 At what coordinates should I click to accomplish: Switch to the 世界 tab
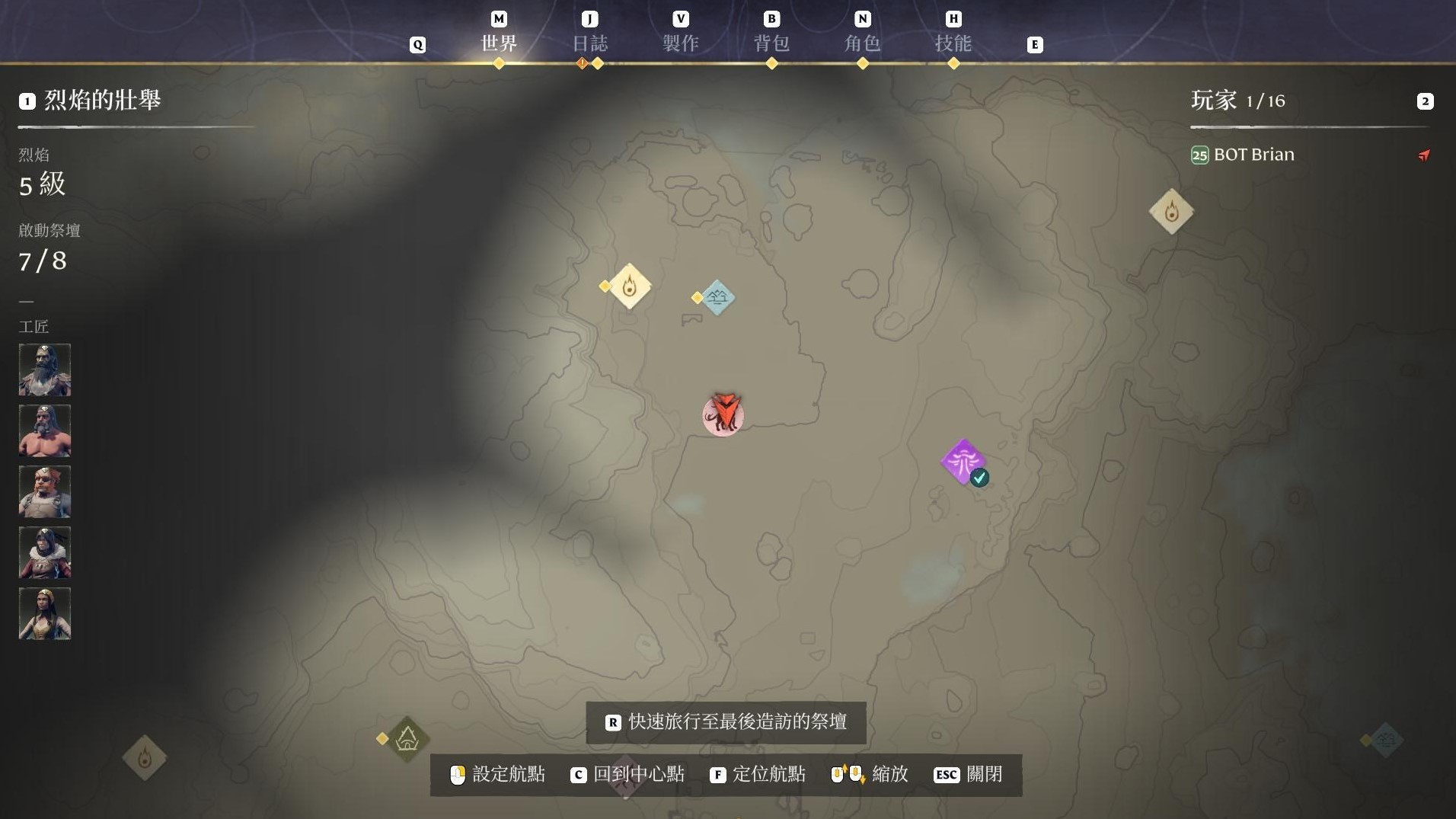pos(499,43)
